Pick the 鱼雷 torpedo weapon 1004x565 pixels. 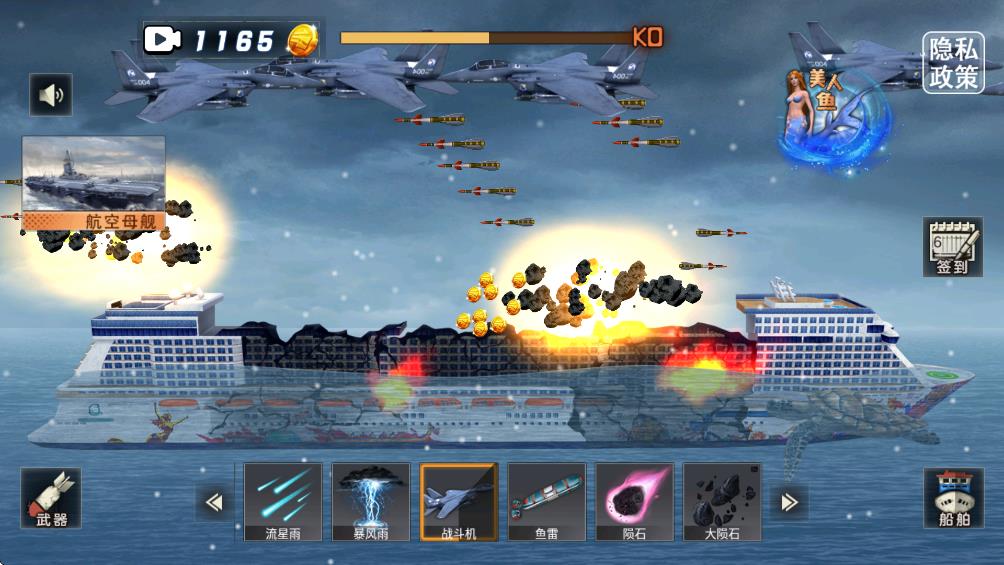coord(547,502)
